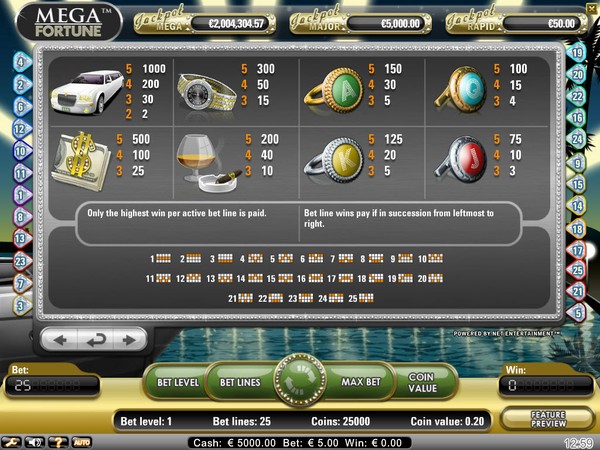Change the BET LINES setting

[x=240, y=381]
